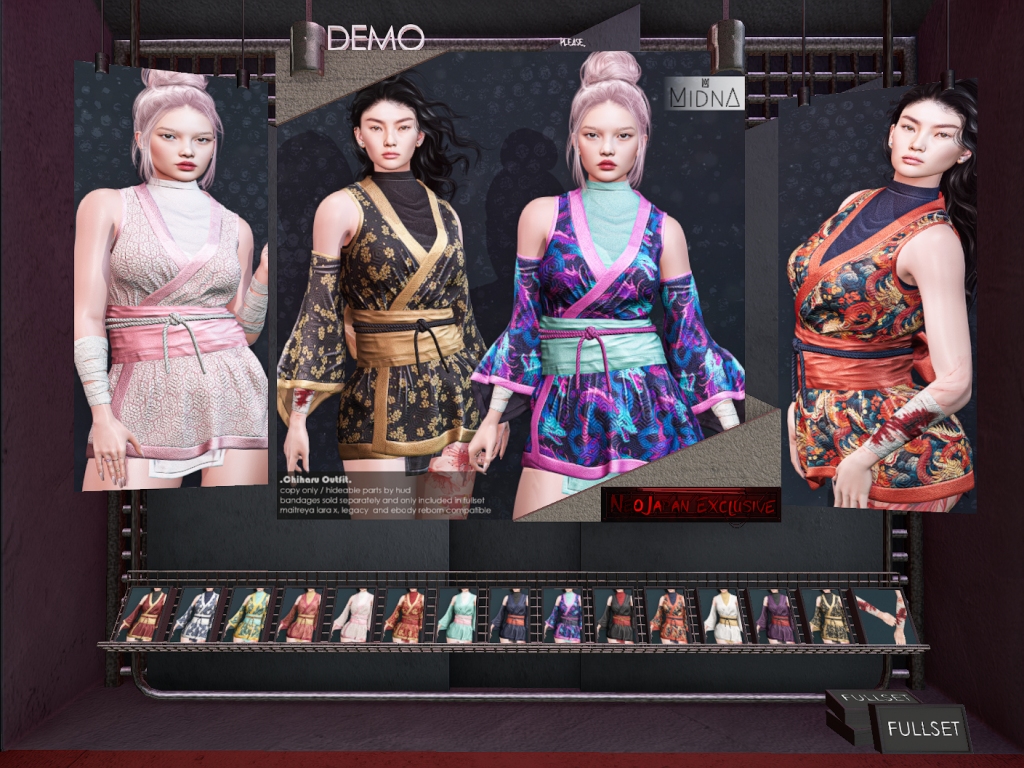This screenshot has width=1024, height=768.
Task: Pick the black and gold floral kimono thumbnail
Action: (x=829, y=616)
